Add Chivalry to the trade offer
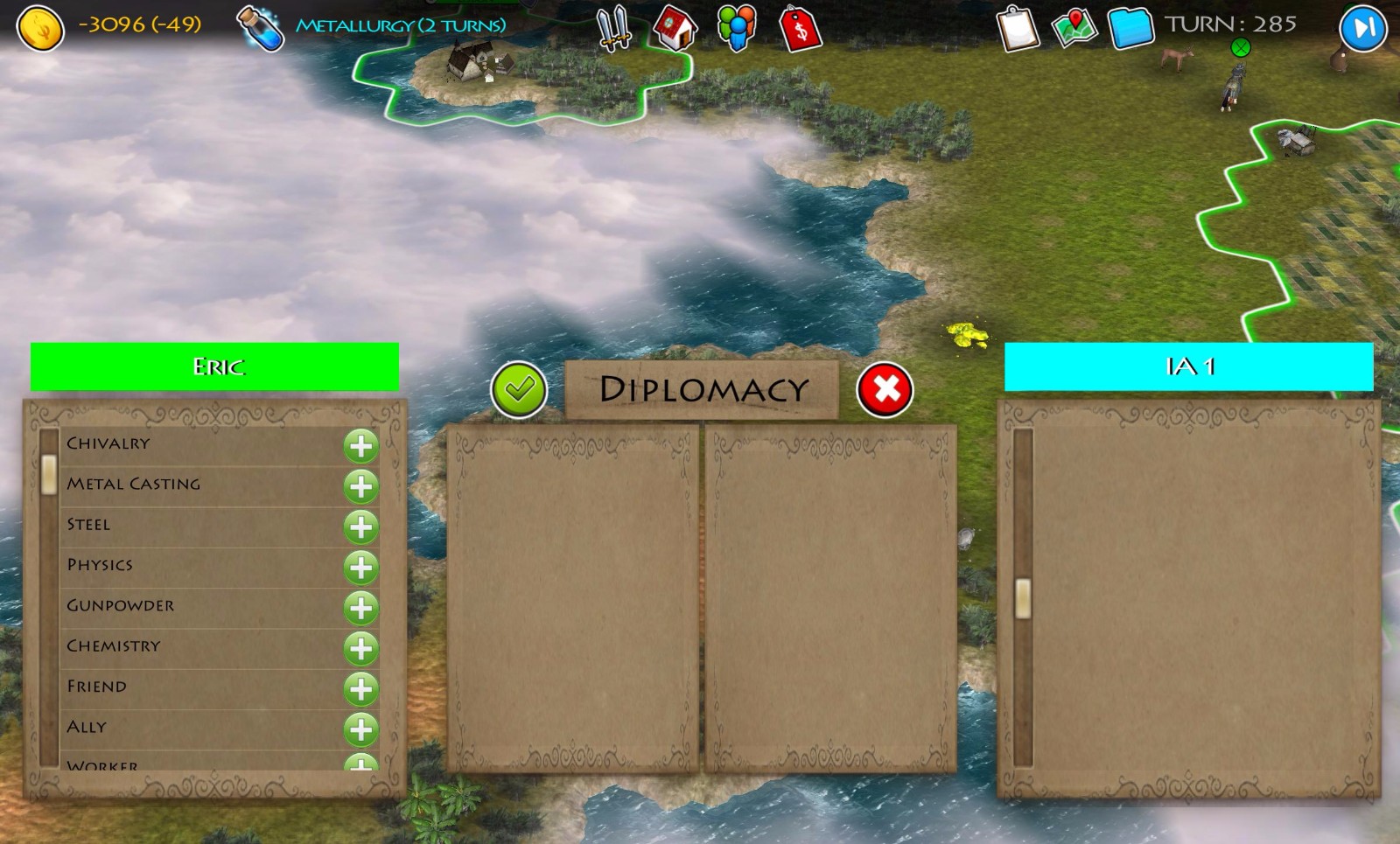The image size is (1400, 844). point(360,446)
